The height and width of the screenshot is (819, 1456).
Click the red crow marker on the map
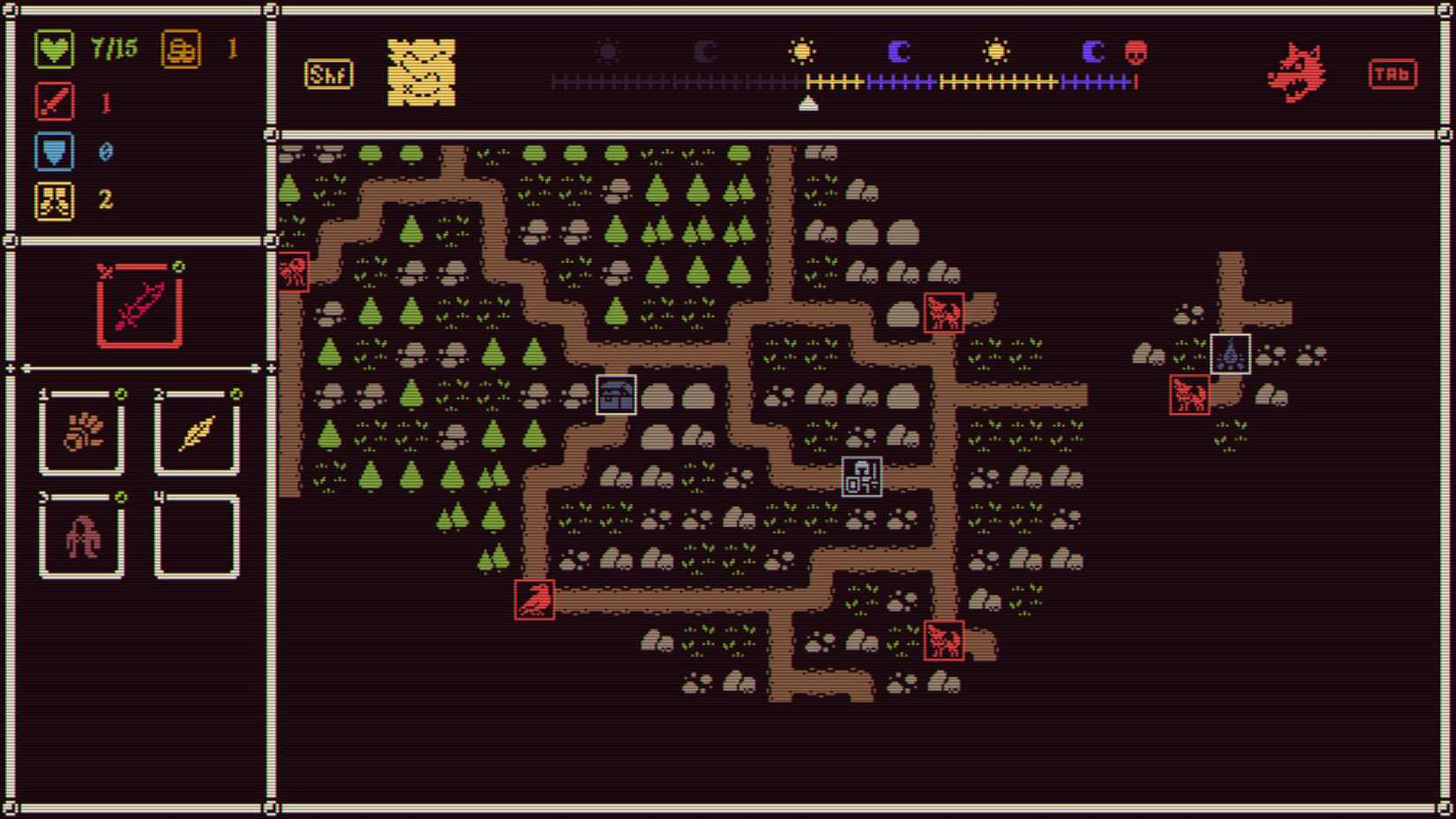[534, 598]
